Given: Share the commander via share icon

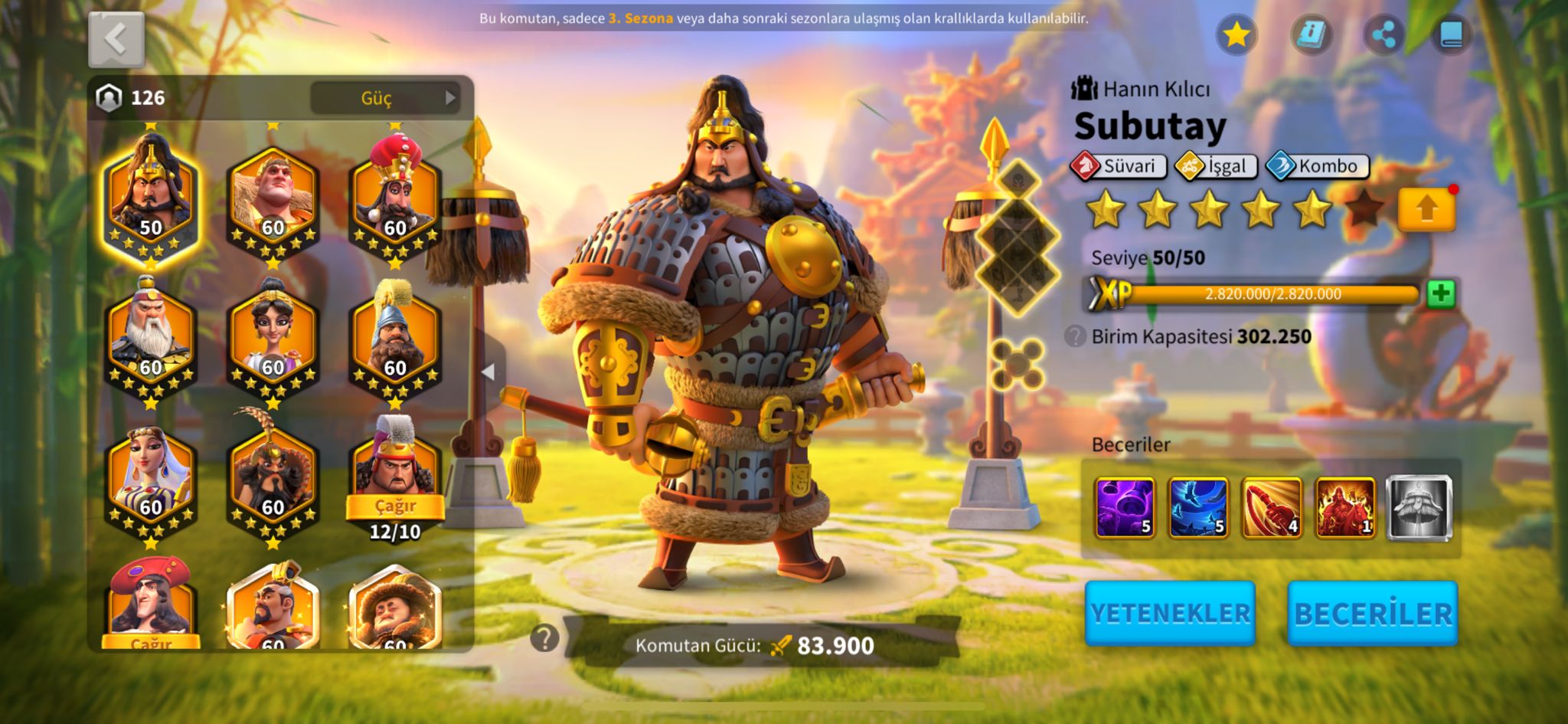Looking at the screenshot, I should [x=1383, y=34].
